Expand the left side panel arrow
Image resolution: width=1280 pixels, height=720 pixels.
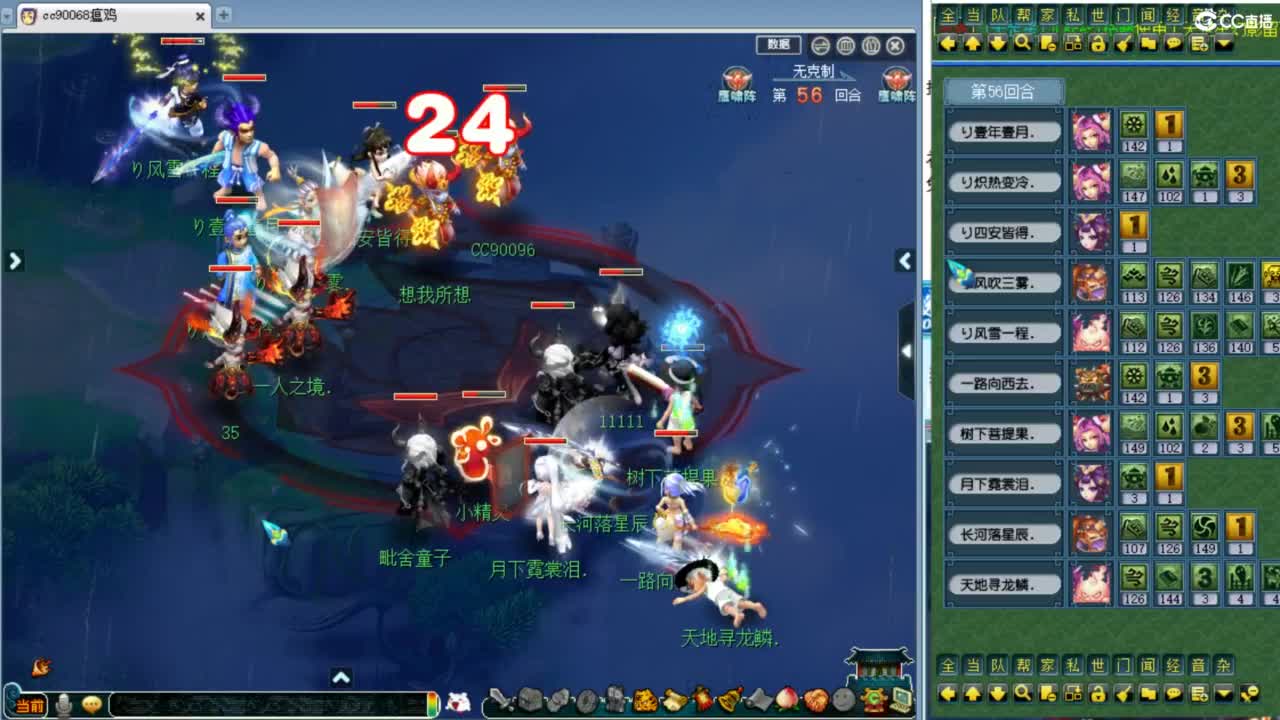(x=14, y=260)
